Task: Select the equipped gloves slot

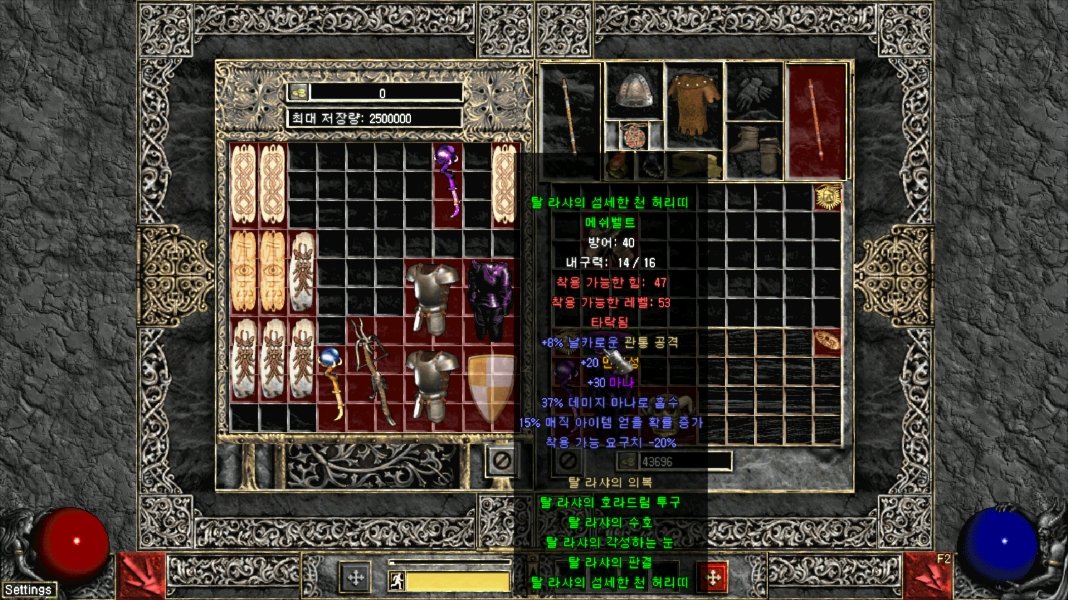Action: (754, 92)
